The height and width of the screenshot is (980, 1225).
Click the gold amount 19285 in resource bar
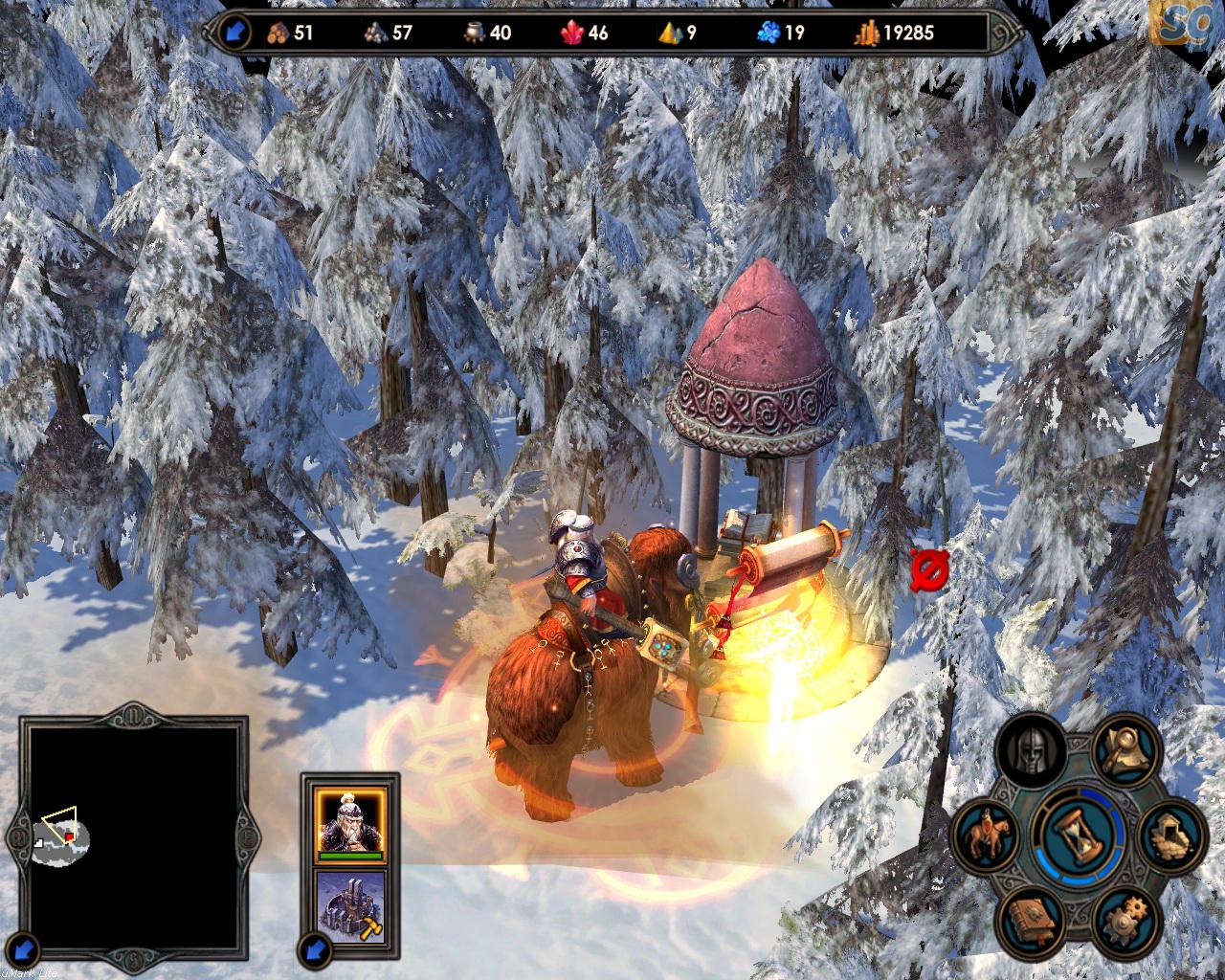(907, 33)
